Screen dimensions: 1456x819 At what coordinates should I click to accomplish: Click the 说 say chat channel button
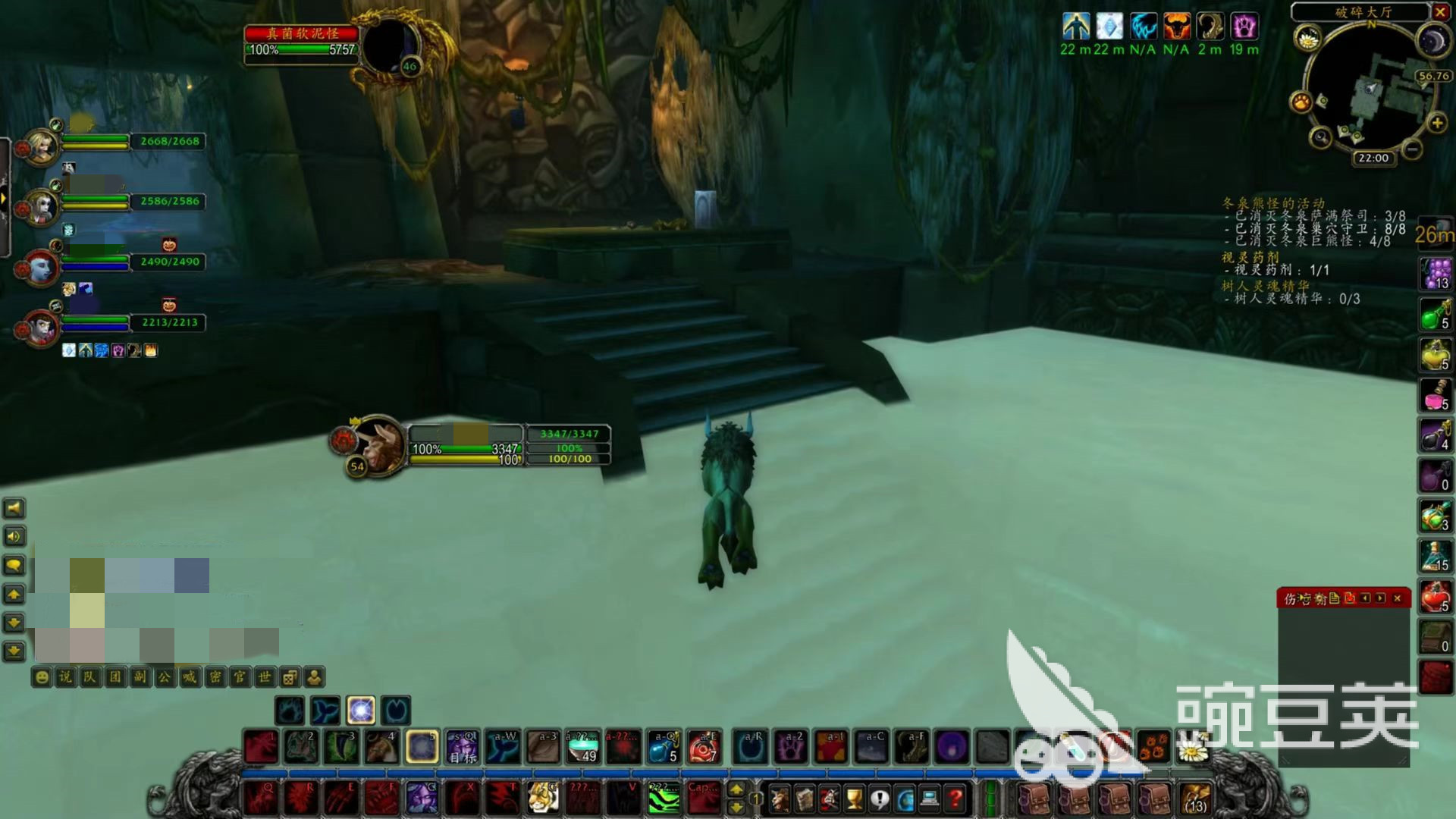tap(66, 676)
